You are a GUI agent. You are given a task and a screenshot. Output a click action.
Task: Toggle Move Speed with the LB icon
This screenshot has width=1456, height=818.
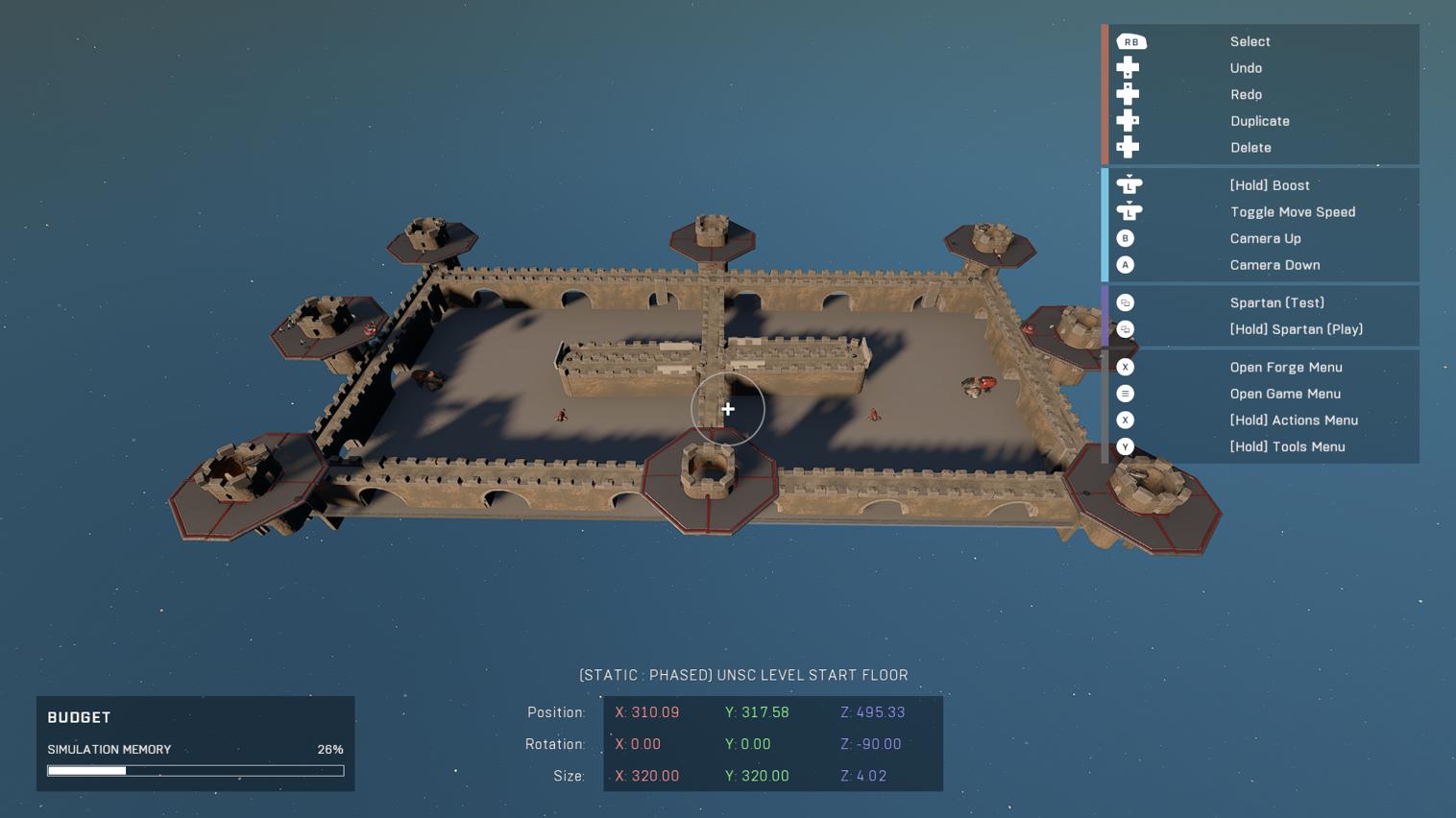1129,211
